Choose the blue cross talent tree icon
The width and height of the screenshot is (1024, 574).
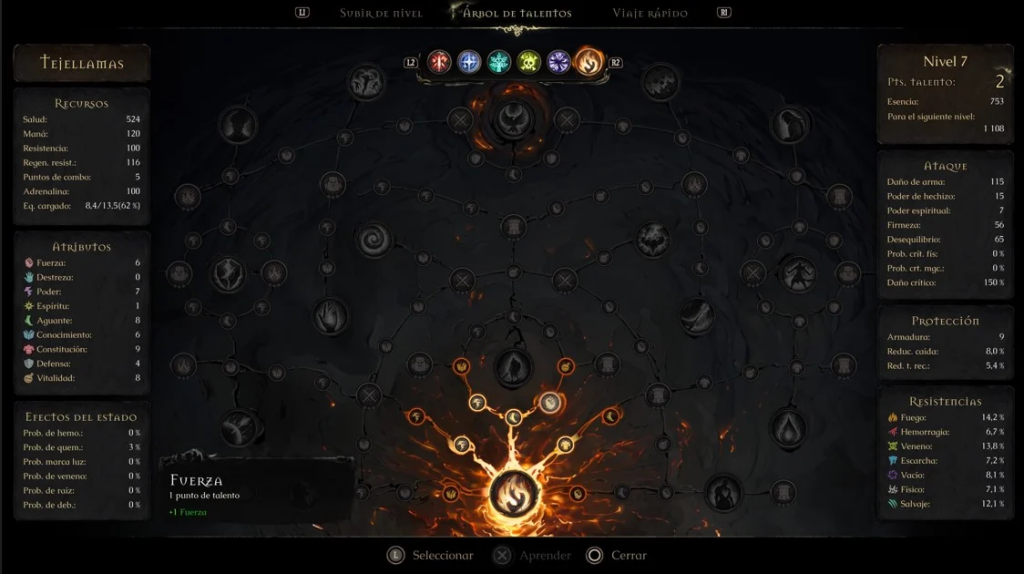point(469,62)
